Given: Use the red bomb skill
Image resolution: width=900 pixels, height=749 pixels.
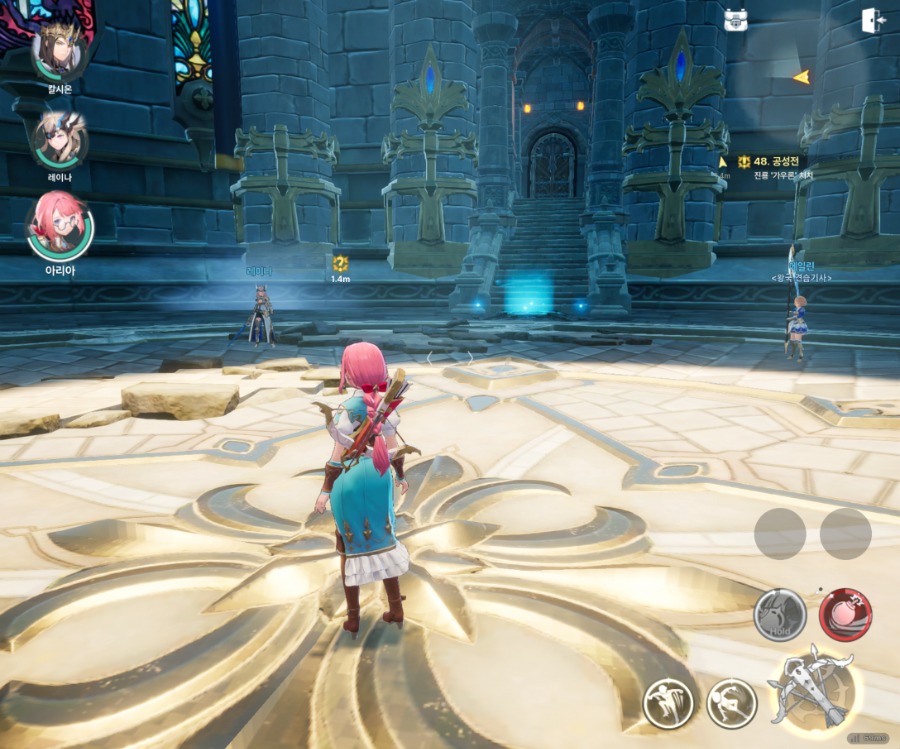Looking at the screenshot, I should (845, 614).
